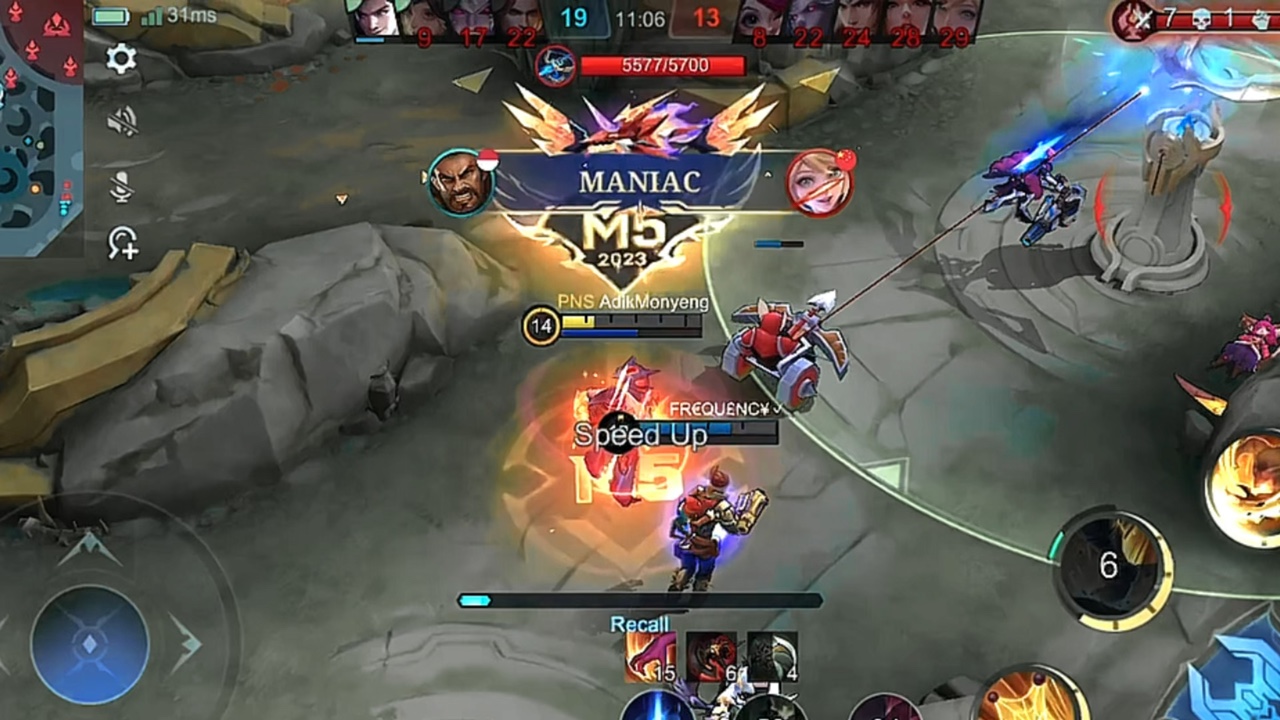
Task: Open the settings gear menu
Action: click(121, 59)
